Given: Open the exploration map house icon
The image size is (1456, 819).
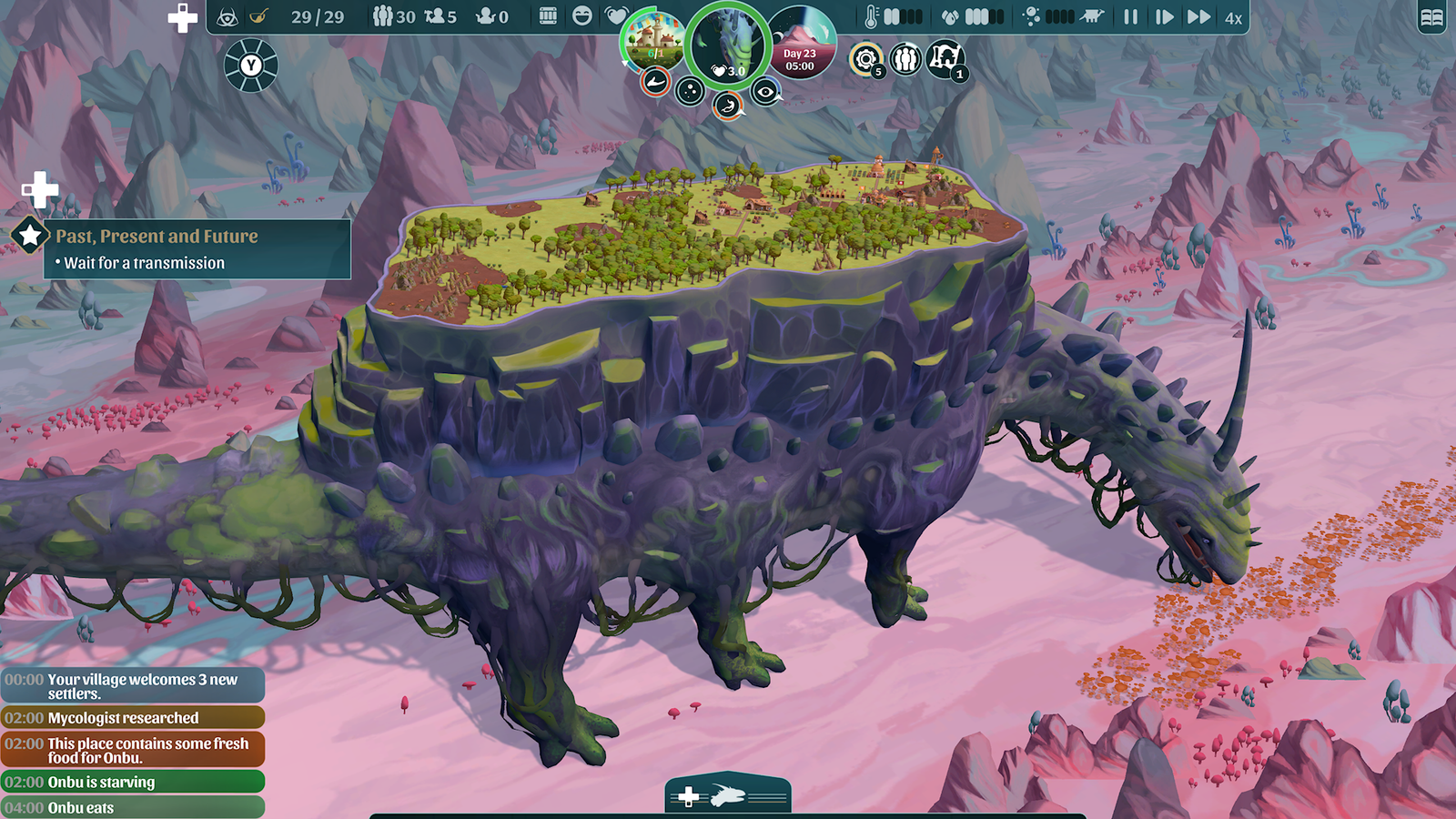Looking at the screenshot, I should point(945,58).
